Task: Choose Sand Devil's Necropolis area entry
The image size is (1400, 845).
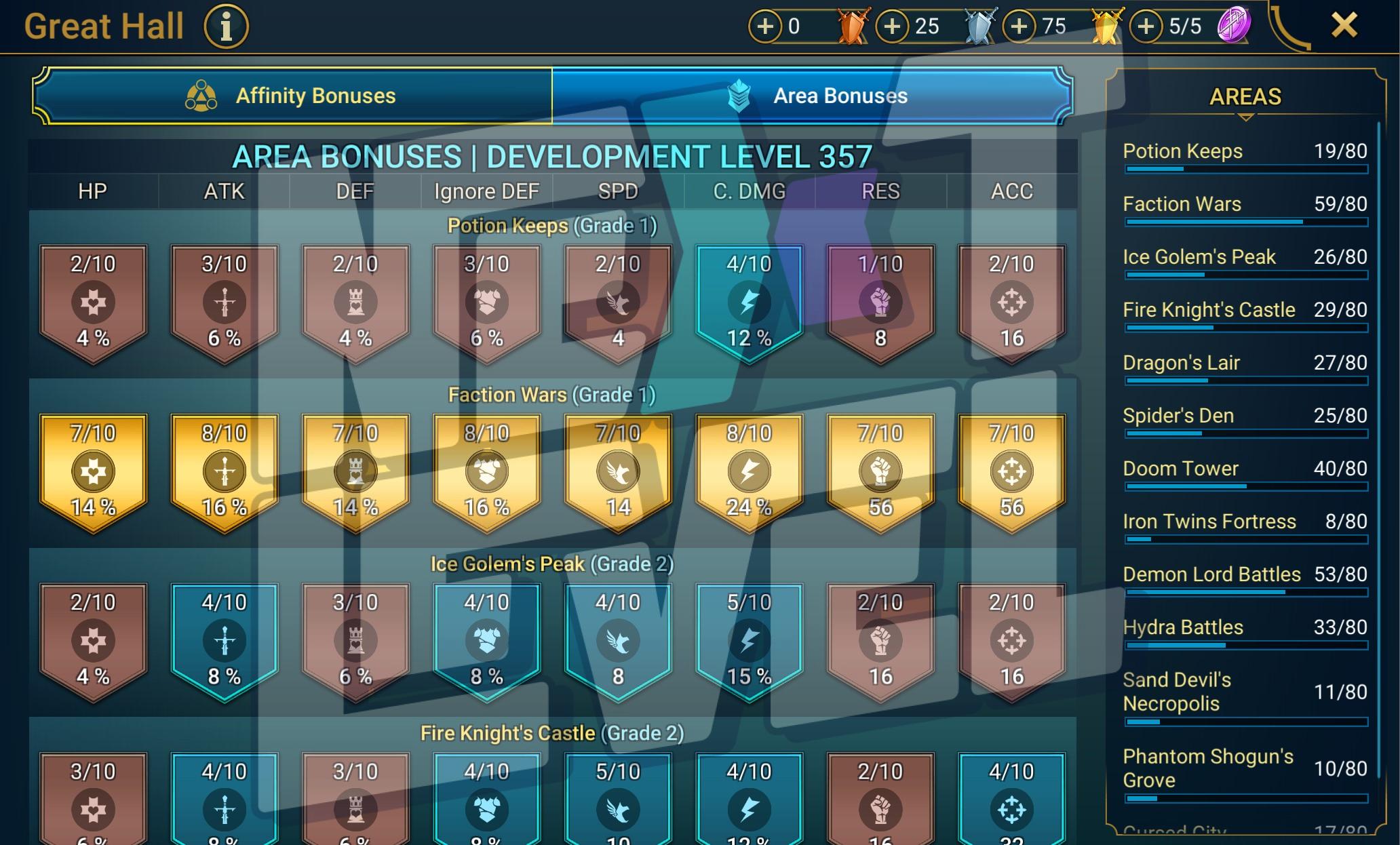Action: click(x=1244, y=692)
